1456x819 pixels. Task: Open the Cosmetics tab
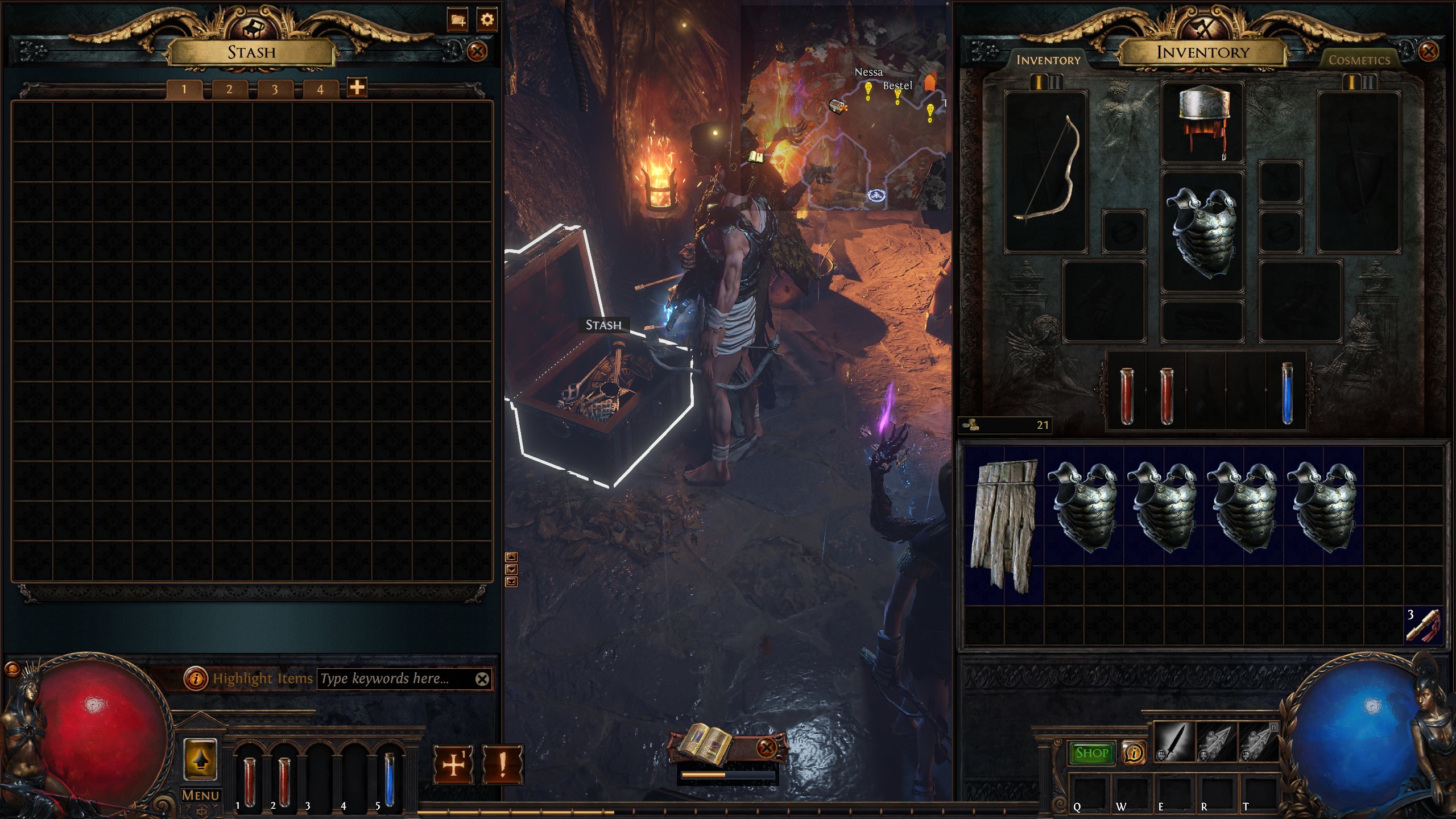[x=1359, y=60]
